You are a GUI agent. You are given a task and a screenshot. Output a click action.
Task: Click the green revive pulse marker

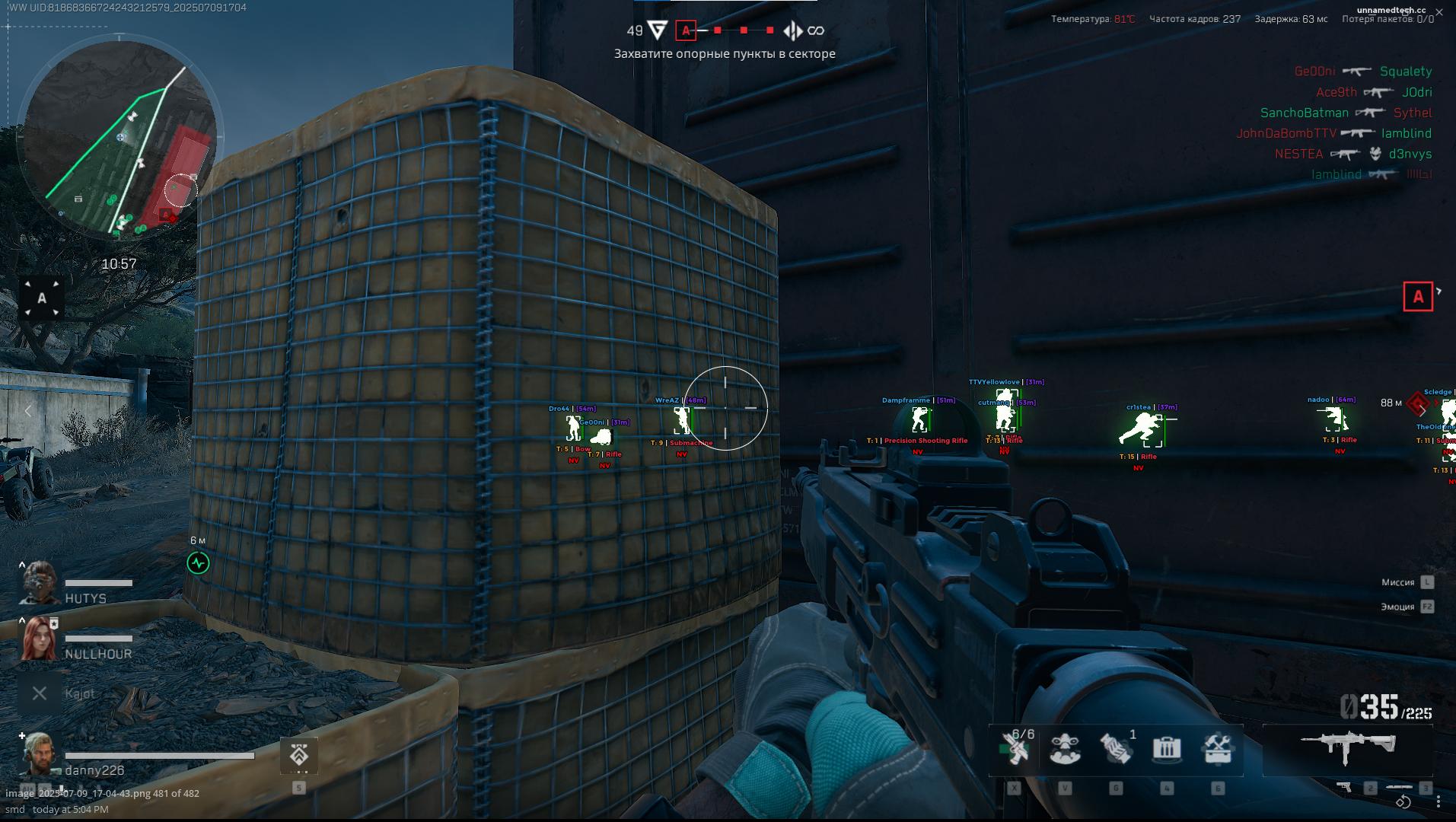pos(198,563)
